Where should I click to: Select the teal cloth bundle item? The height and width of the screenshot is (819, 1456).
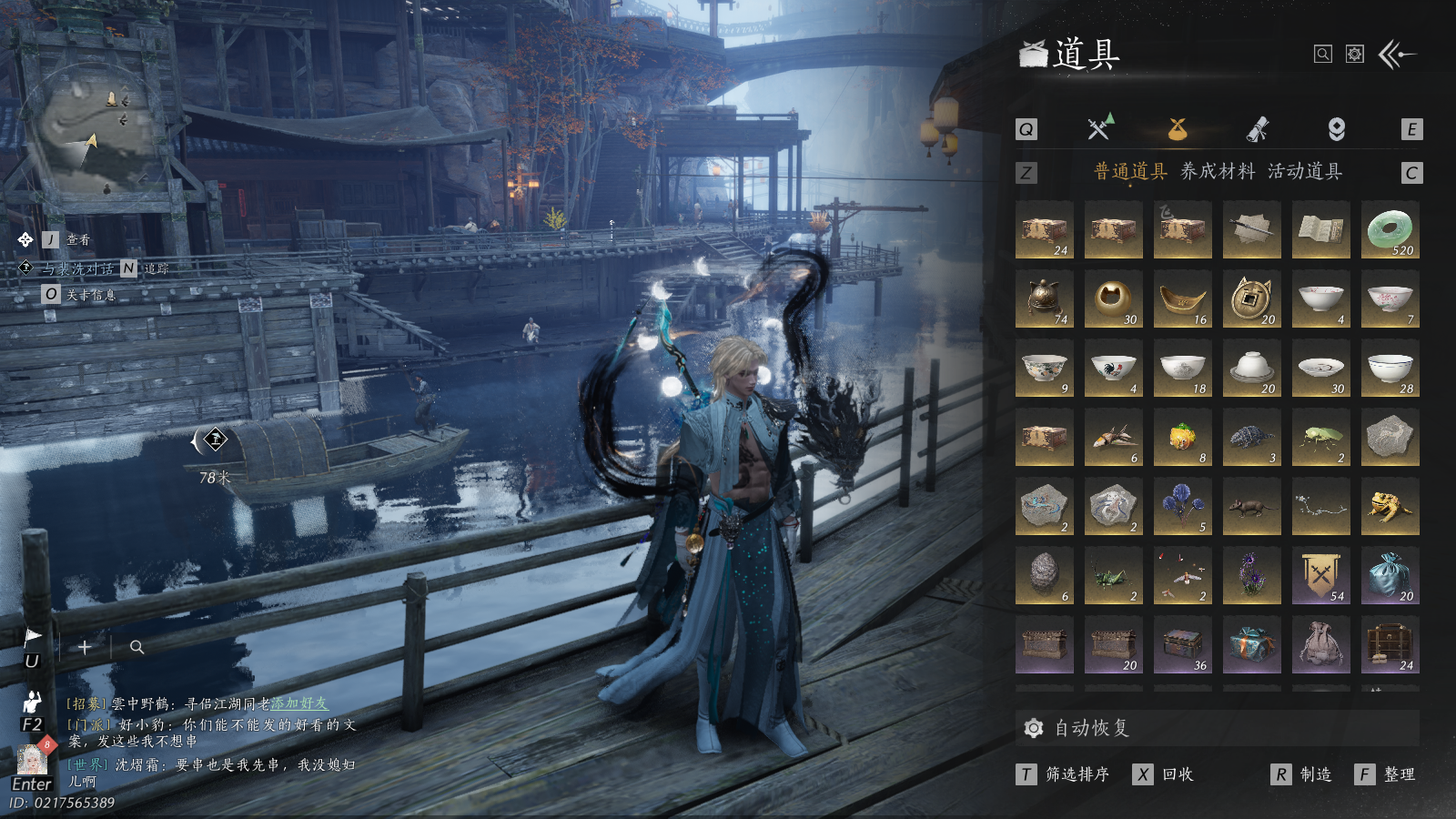(x=1390, y=576)
